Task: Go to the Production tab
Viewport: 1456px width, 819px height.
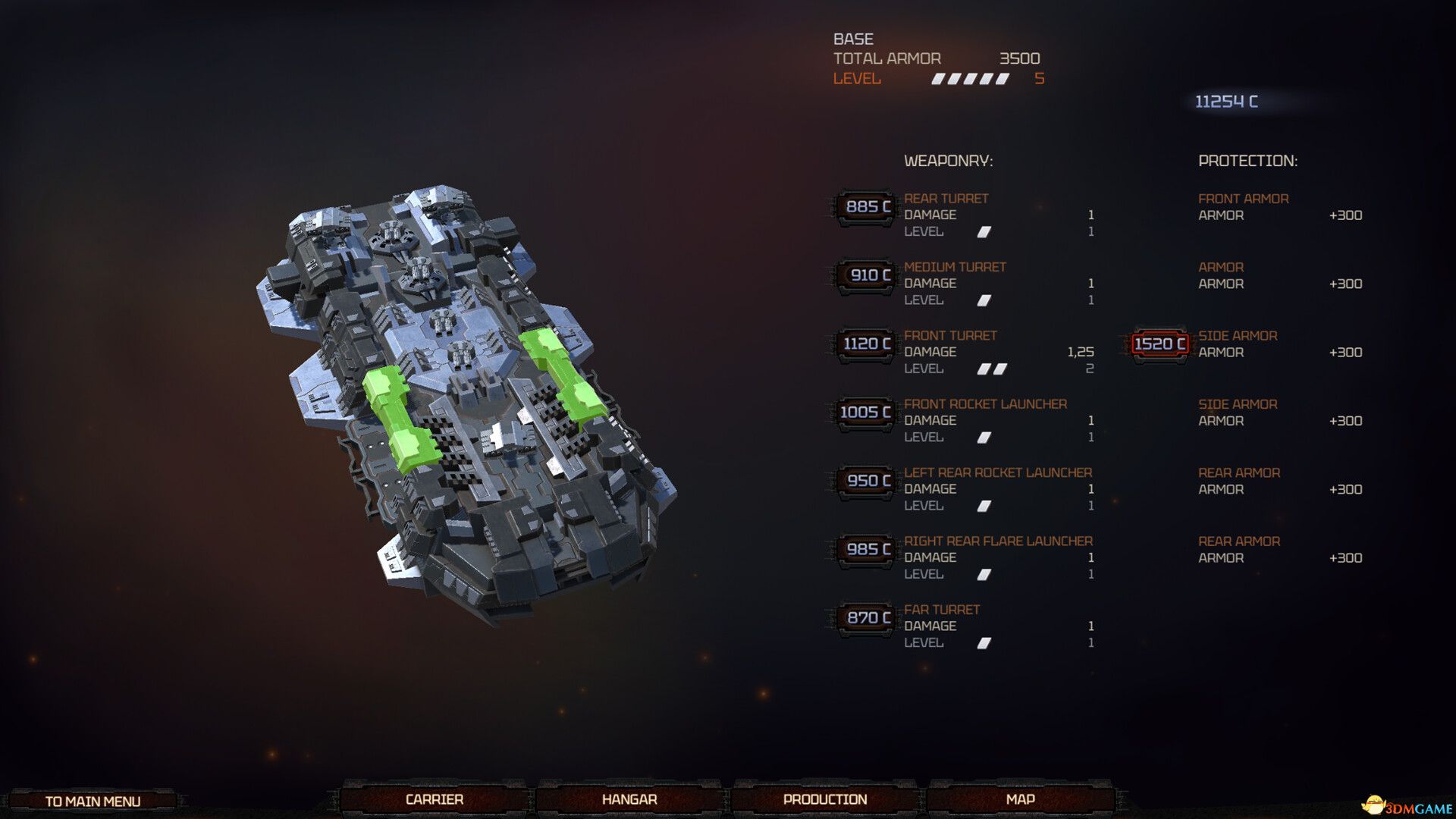Action: [x=825, y=799]
